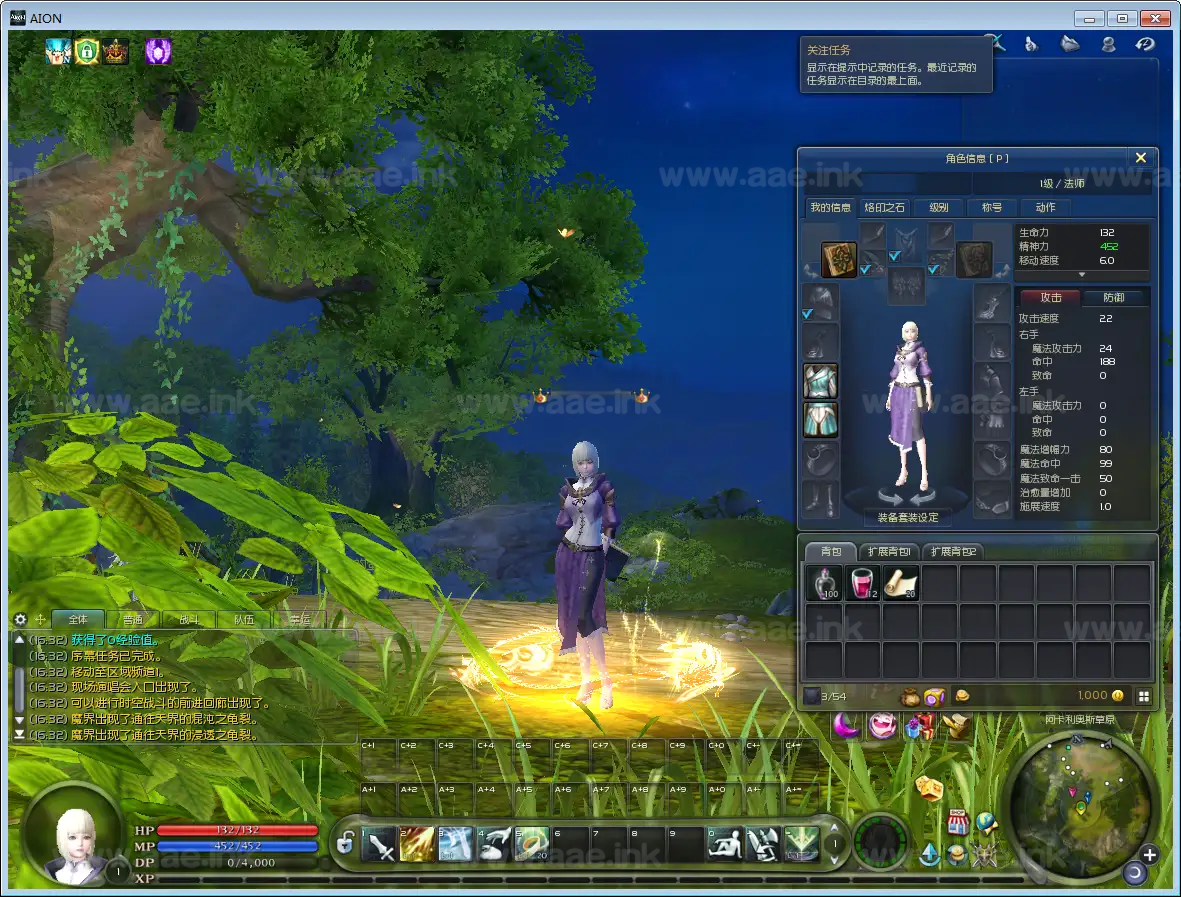Viewport: 1181px width, 897px height.
Task: Select the scroll item in the bag
Action: click(900, 584)
